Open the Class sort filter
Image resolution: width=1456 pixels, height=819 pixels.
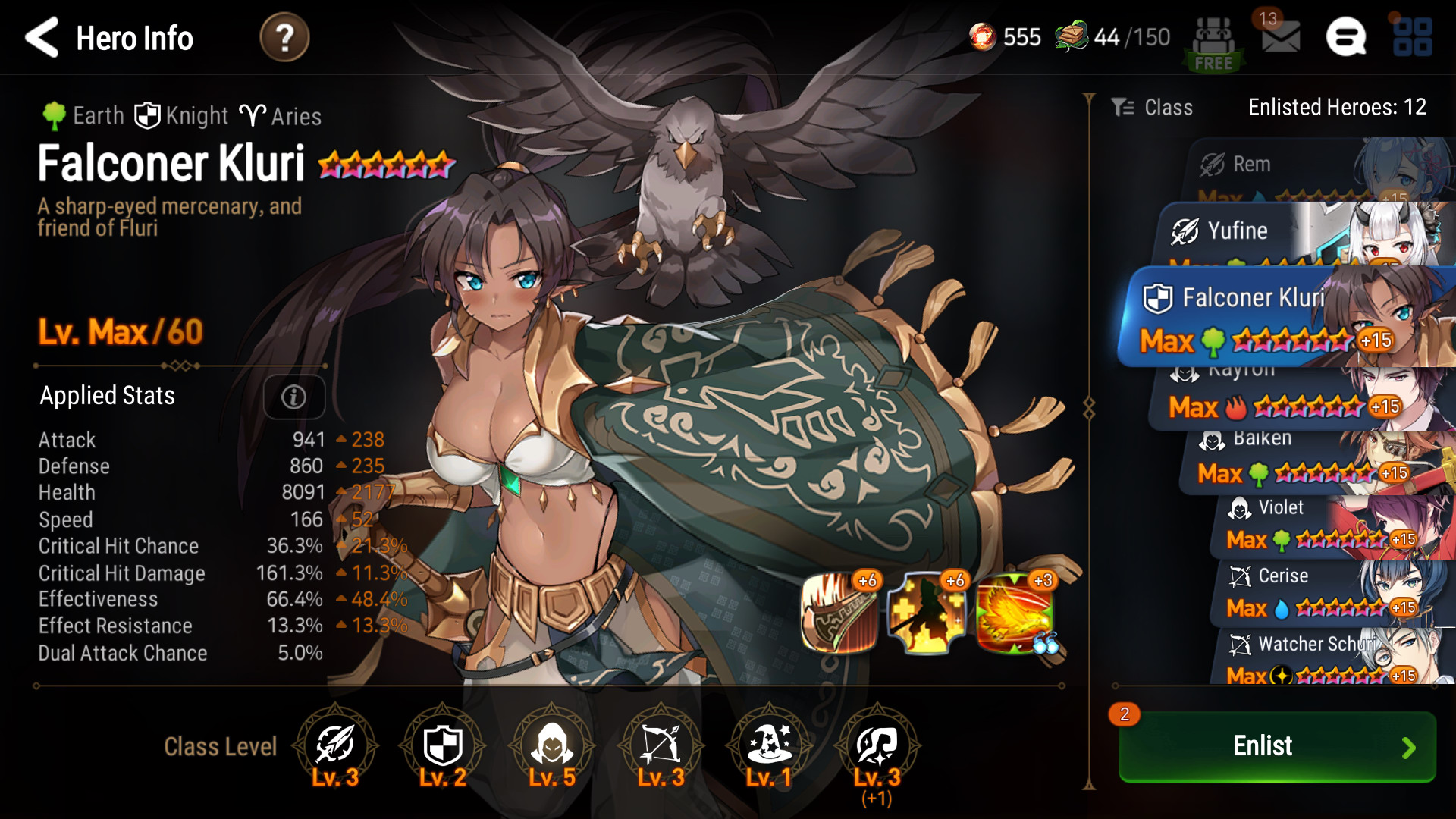coord(1153,108)
